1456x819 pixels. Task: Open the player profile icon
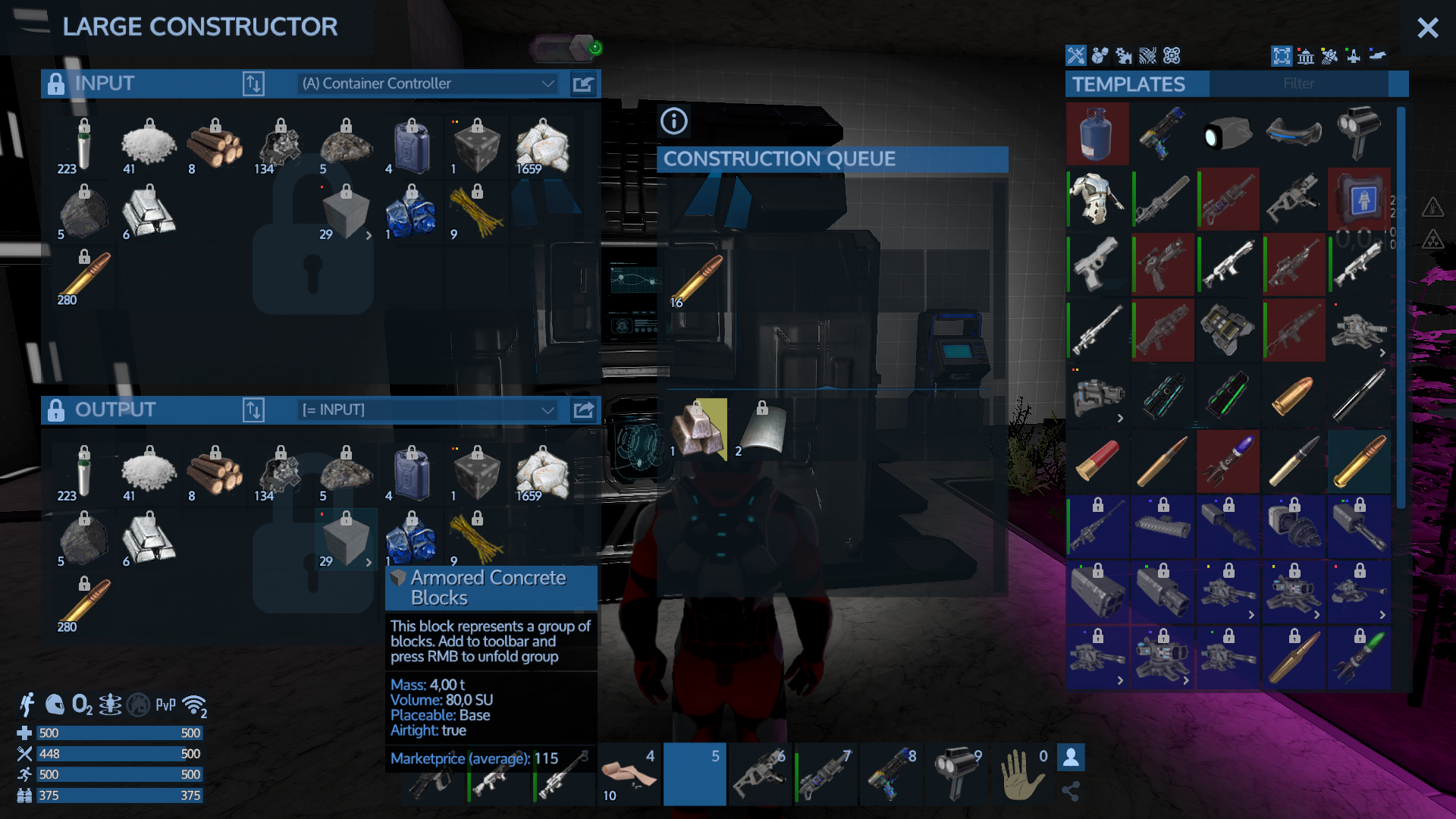(1071, 757)
